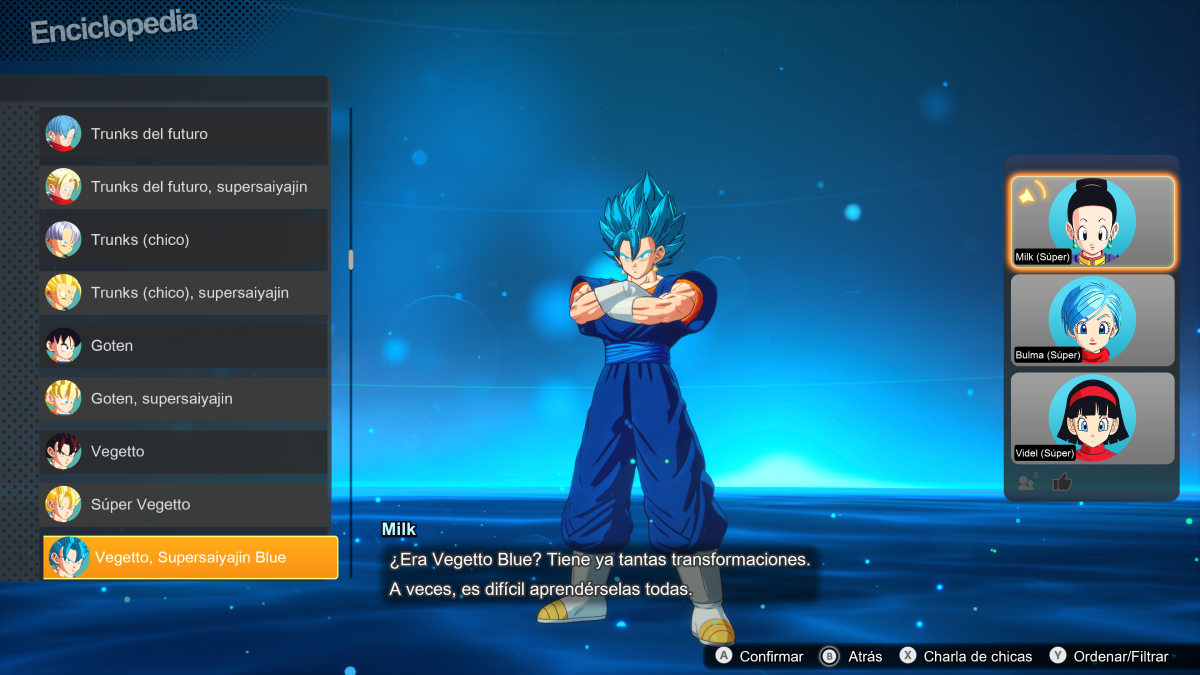
Task: Select the base Vegetto entry
Action: click(184, 452)
